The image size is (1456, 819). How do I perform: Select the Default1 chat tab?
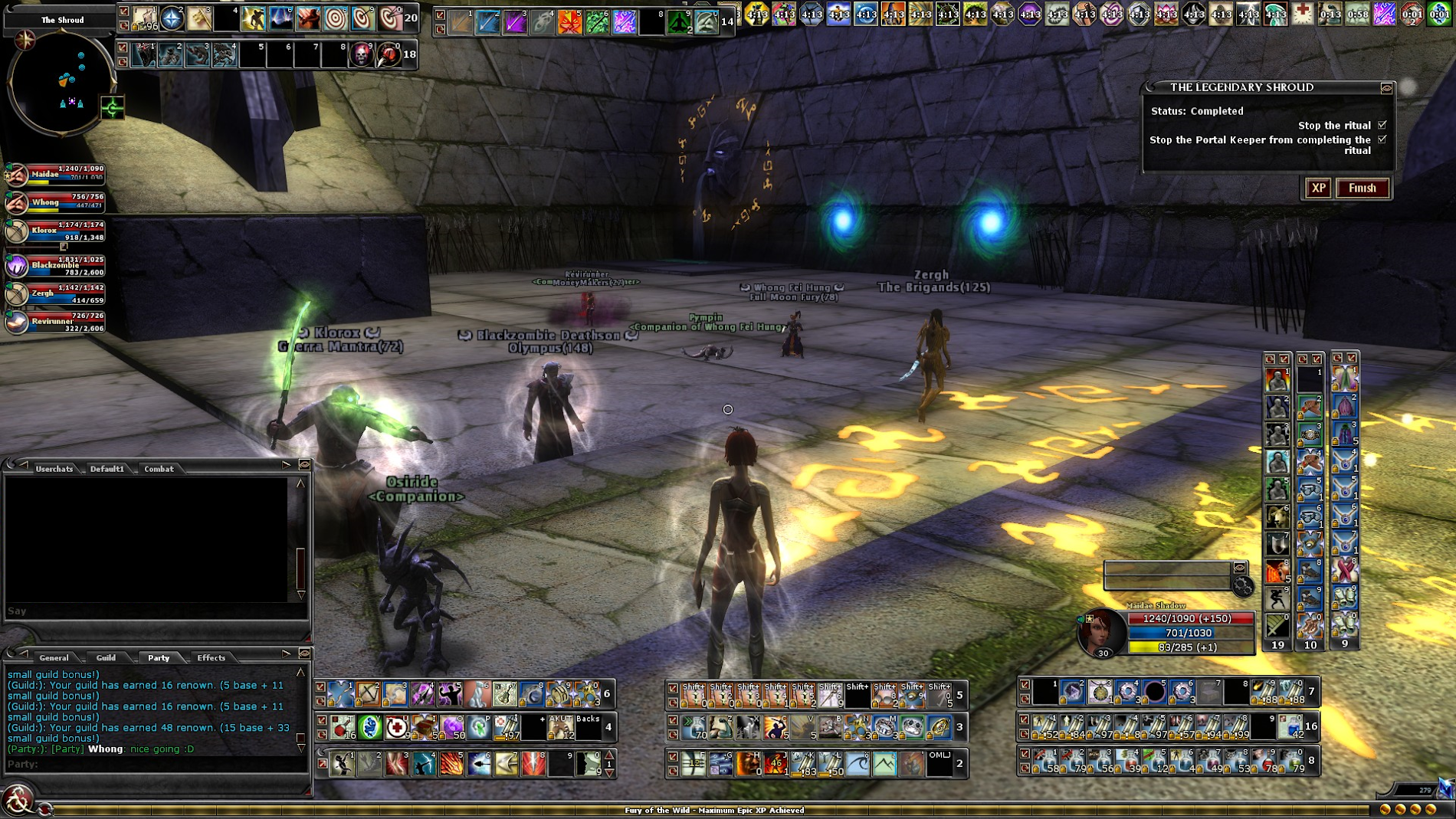pos(107,469)
